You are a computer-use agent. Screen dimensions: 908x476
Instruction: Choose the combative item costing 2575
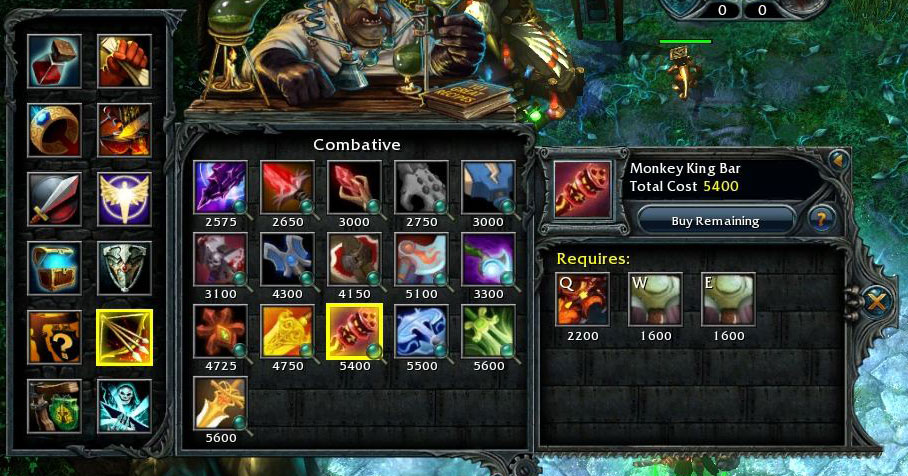pyautogui.click(x=219, y=186)
